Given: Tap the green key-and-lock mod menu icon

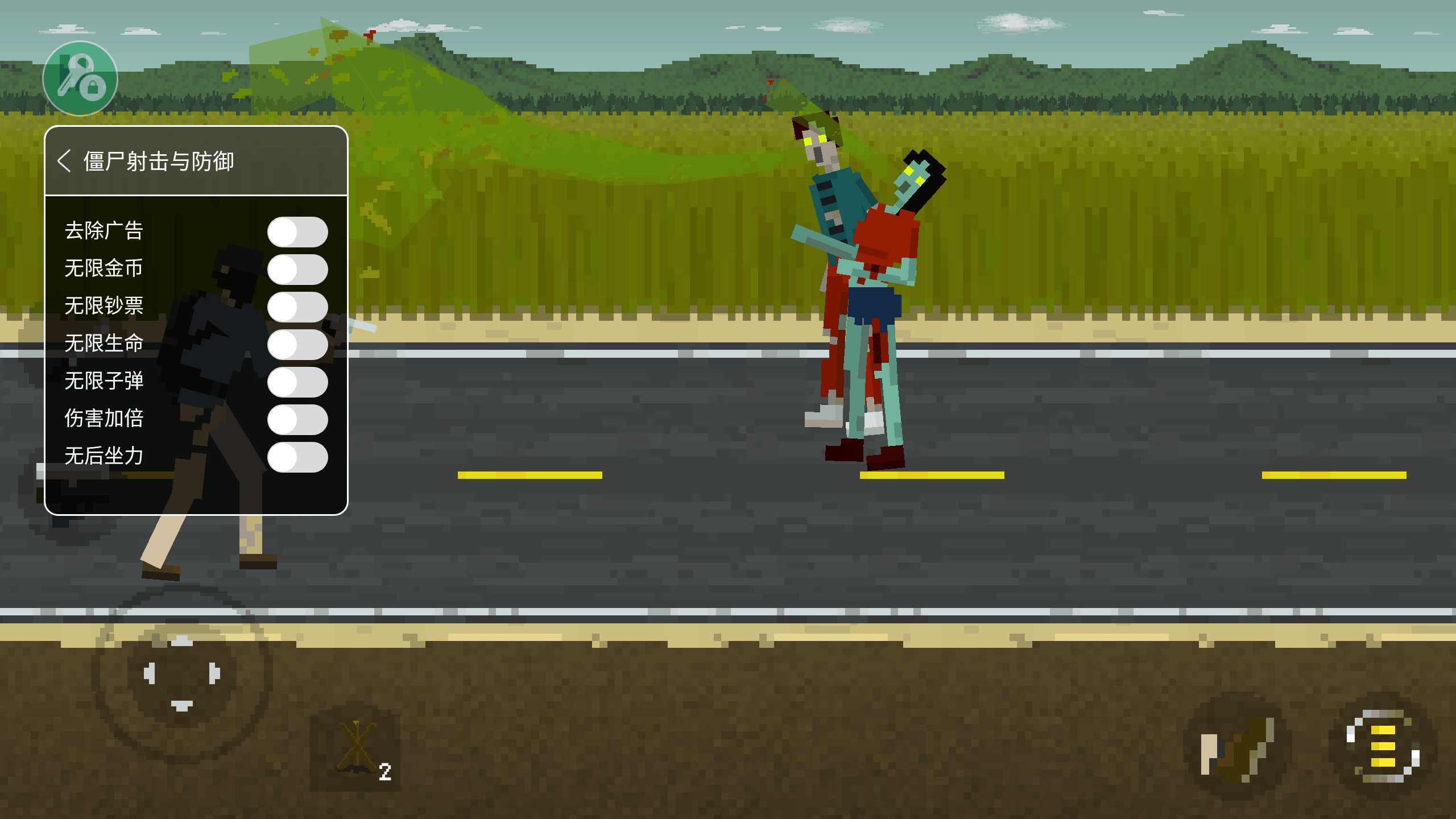Looking at the screenshot, I should (80, 78).
